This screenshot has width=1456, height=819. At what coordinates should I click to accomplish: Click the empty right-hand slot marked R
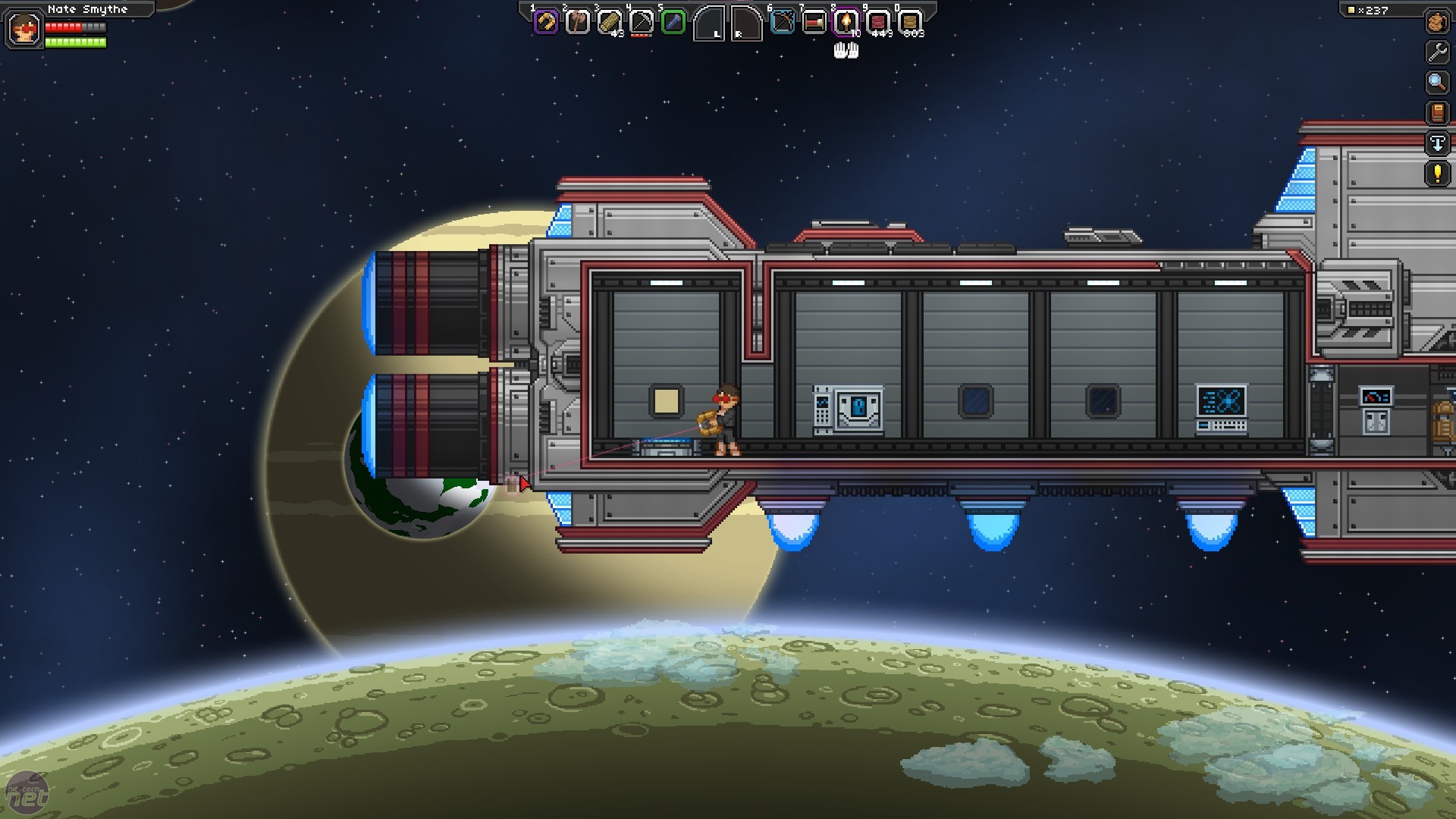tap(745, 23)
